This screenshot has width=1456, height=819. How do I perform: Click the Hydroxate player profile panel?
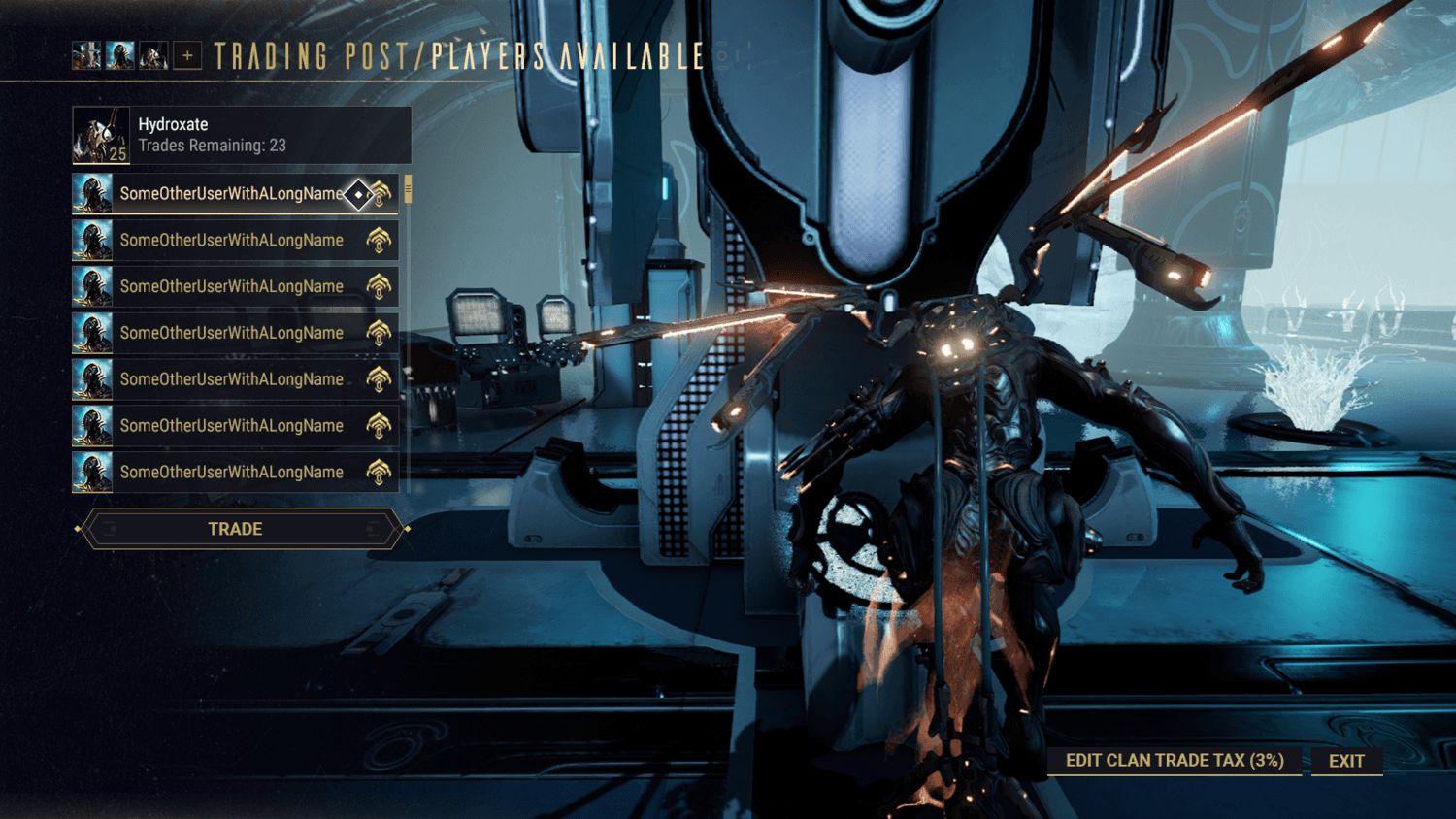242,135
